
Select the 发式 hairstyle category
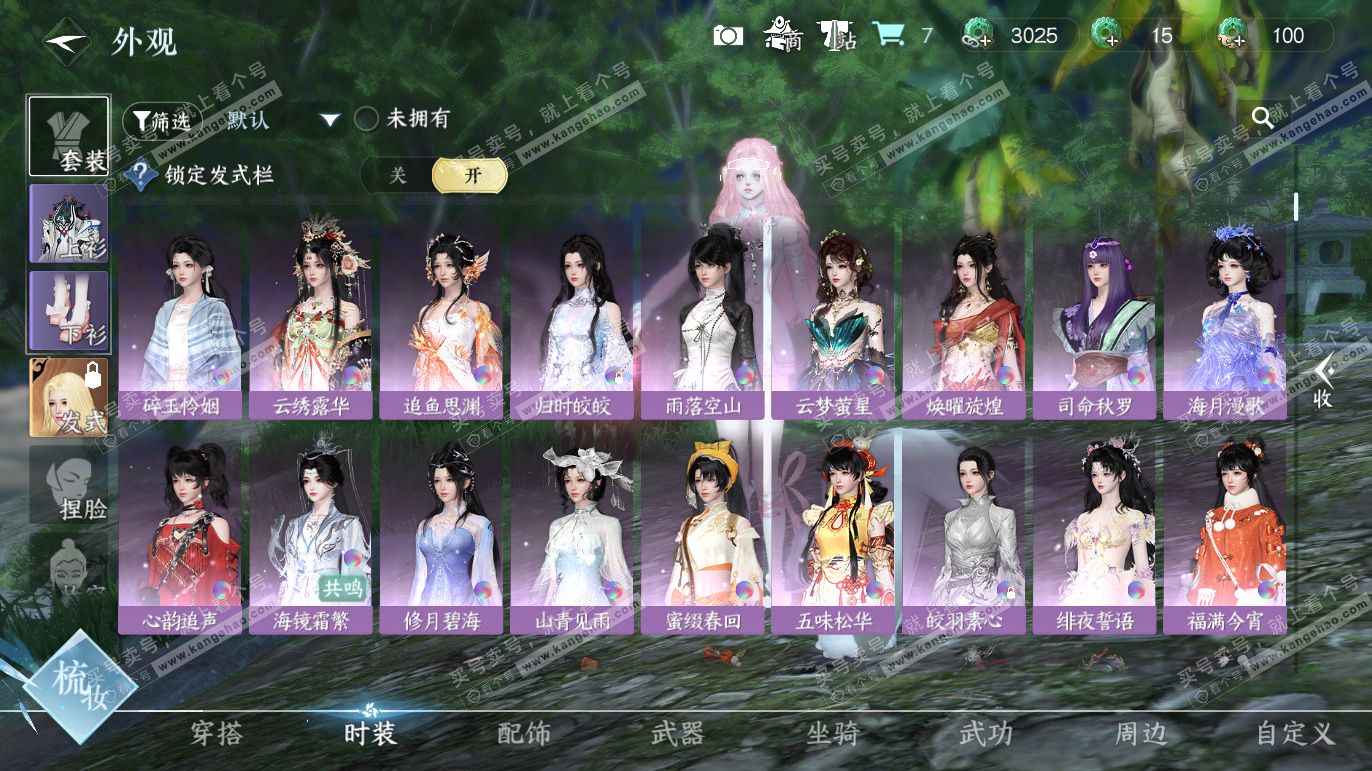click(69, 397)
